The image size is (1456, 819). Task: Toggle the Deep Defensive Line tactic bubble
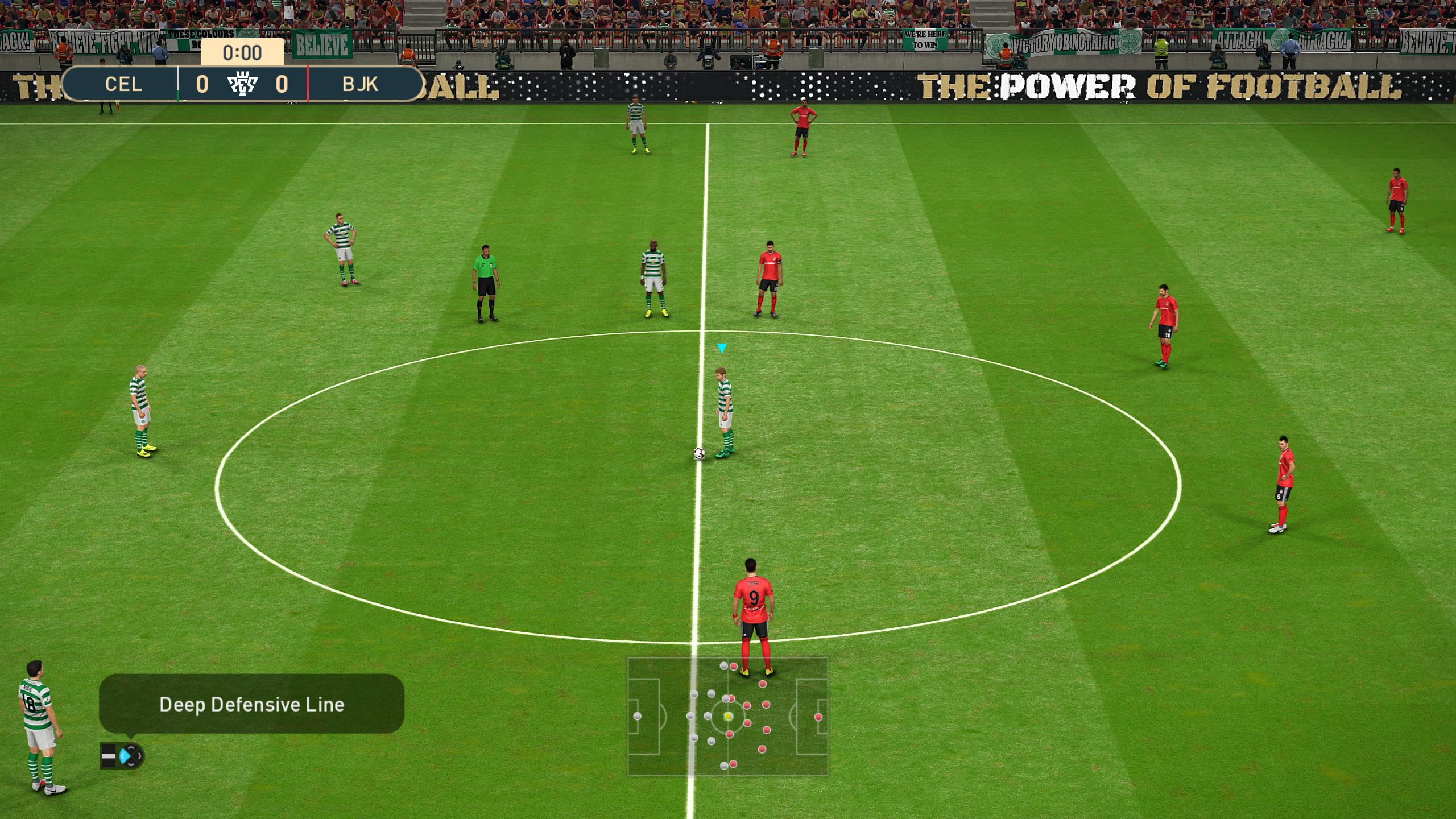[252, 704]
